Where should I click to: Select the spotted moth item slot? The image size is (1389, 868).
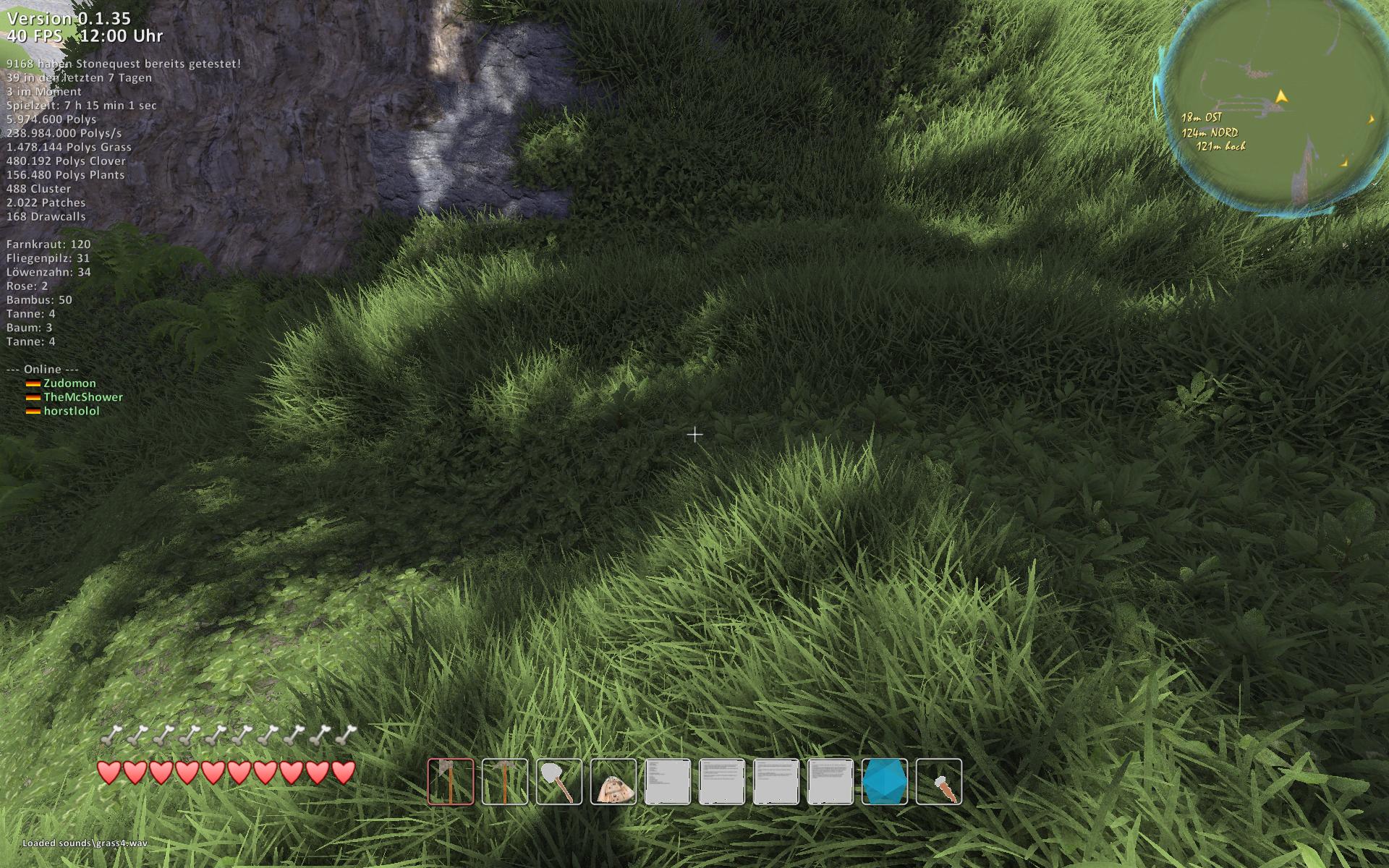(x=613, y=781)
